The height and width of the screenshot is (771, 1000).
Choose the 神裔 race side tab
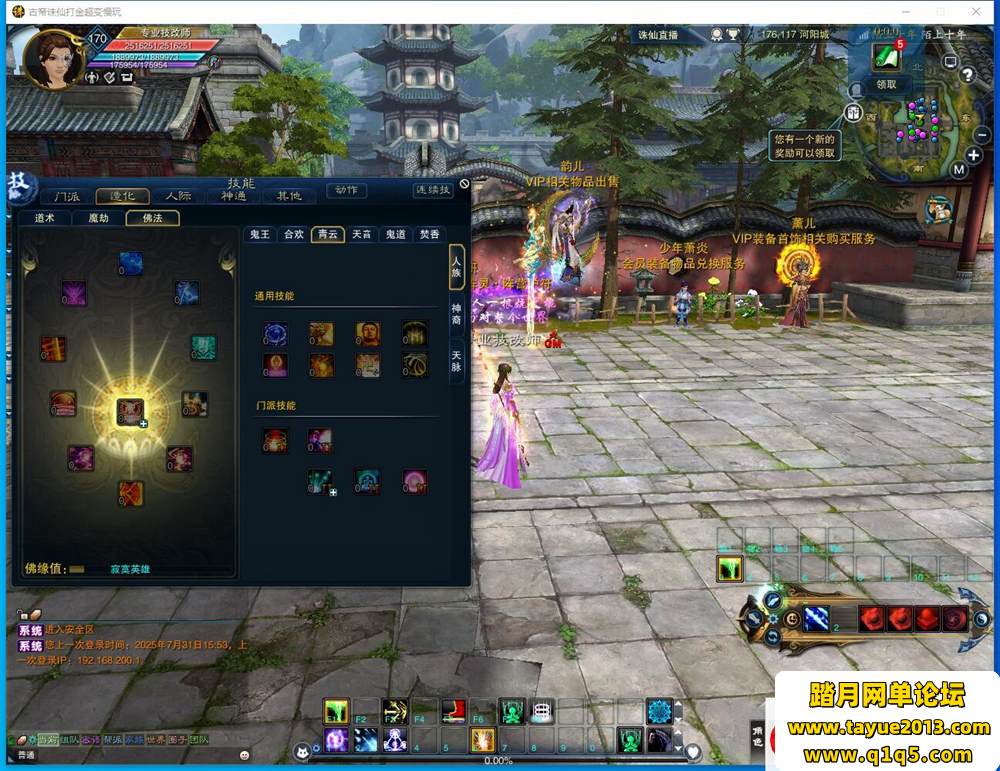[457, 314]
